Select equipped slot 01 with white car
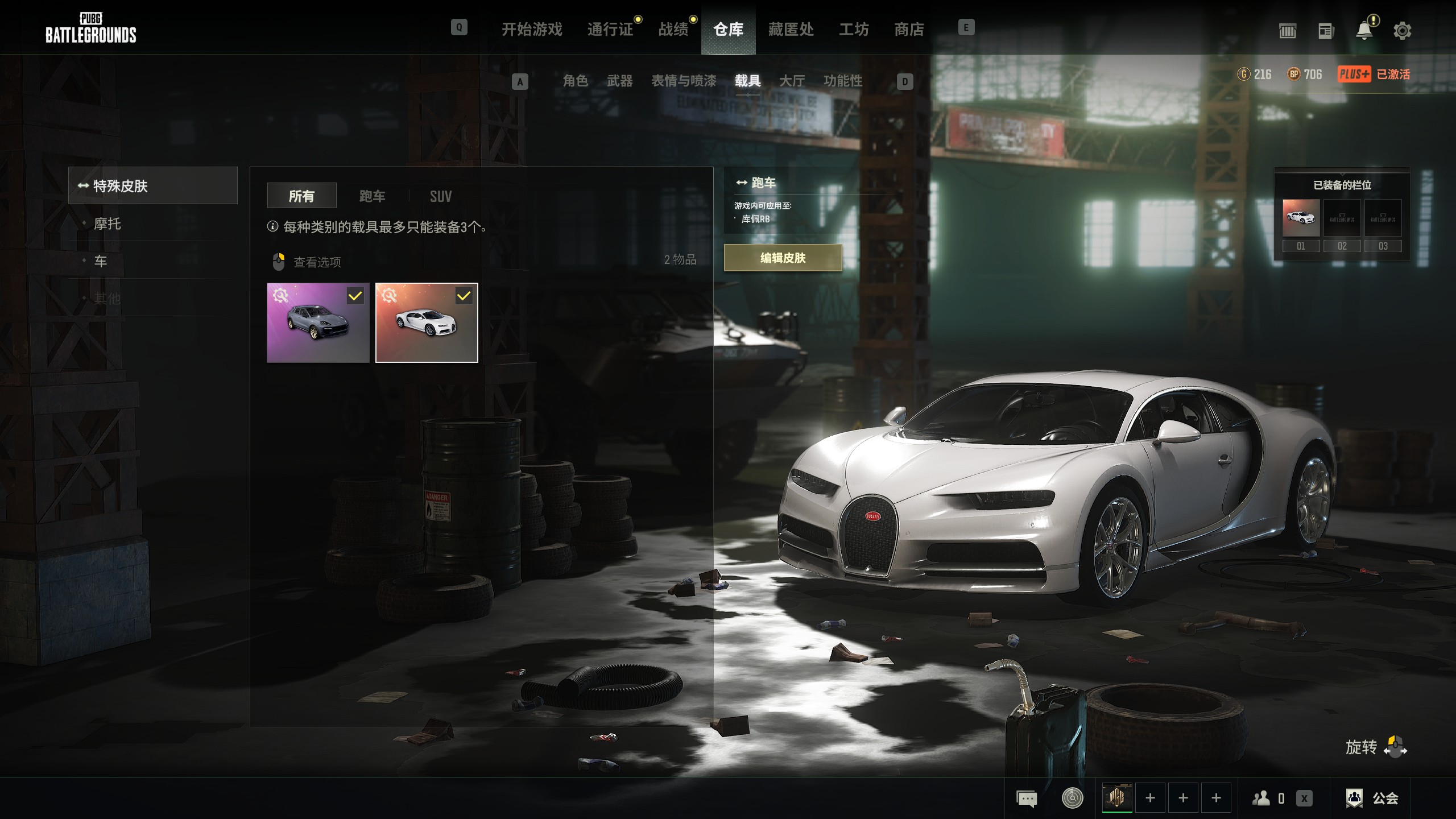The width and height of the screenshot is (1456, 819). [x=1301, y=218]
